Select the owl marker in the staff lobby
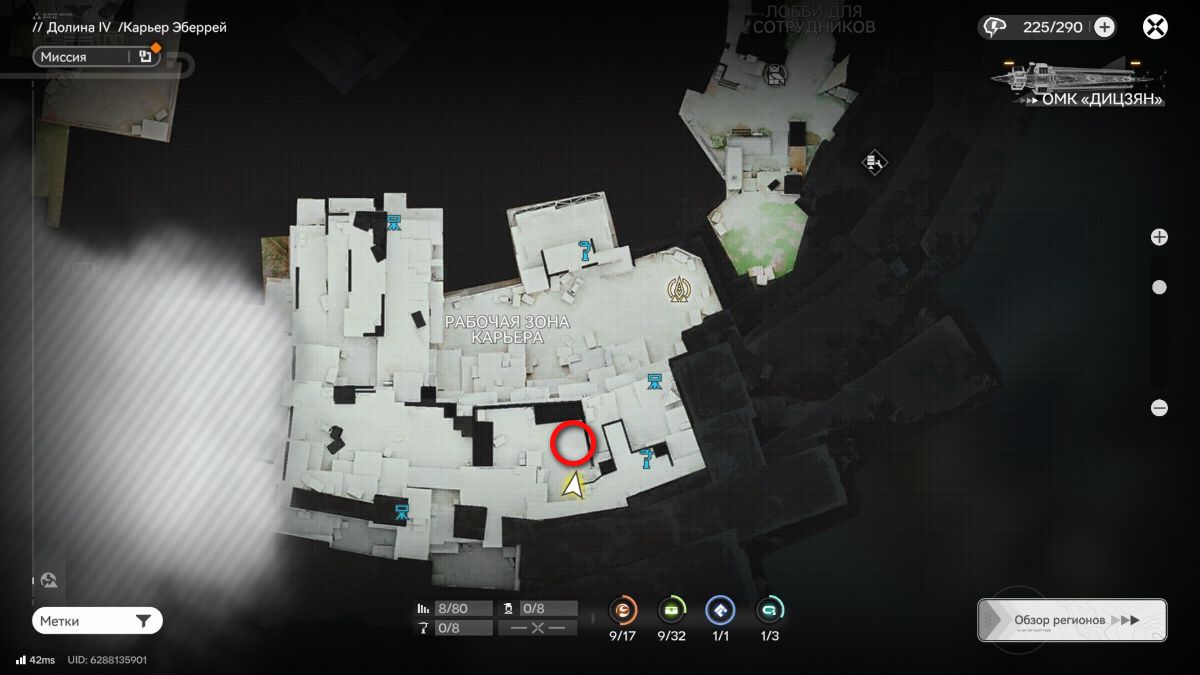Screen dimensions: 1200x675 click(x=774, y=73)
